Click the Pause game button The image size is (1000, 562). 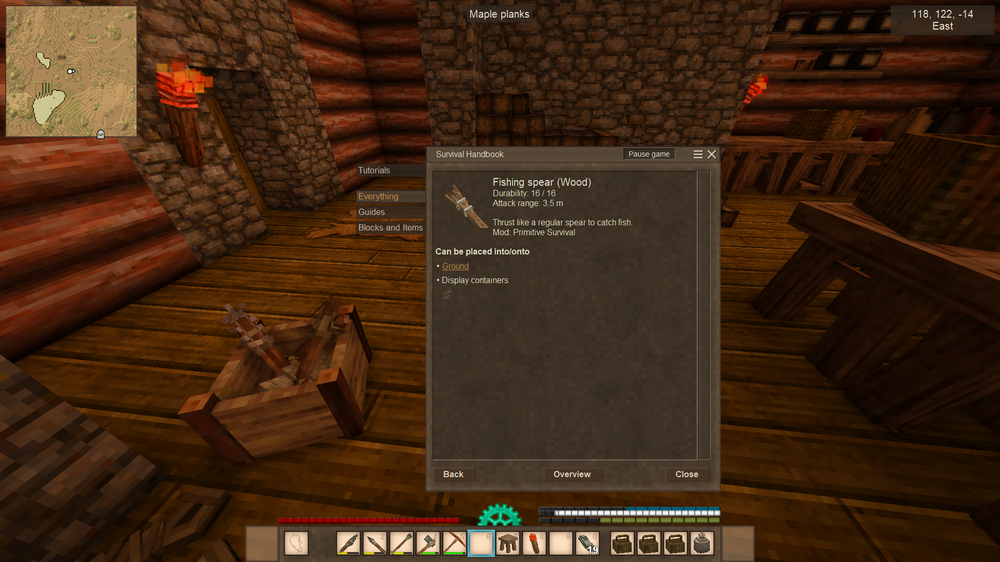[649, 155]
